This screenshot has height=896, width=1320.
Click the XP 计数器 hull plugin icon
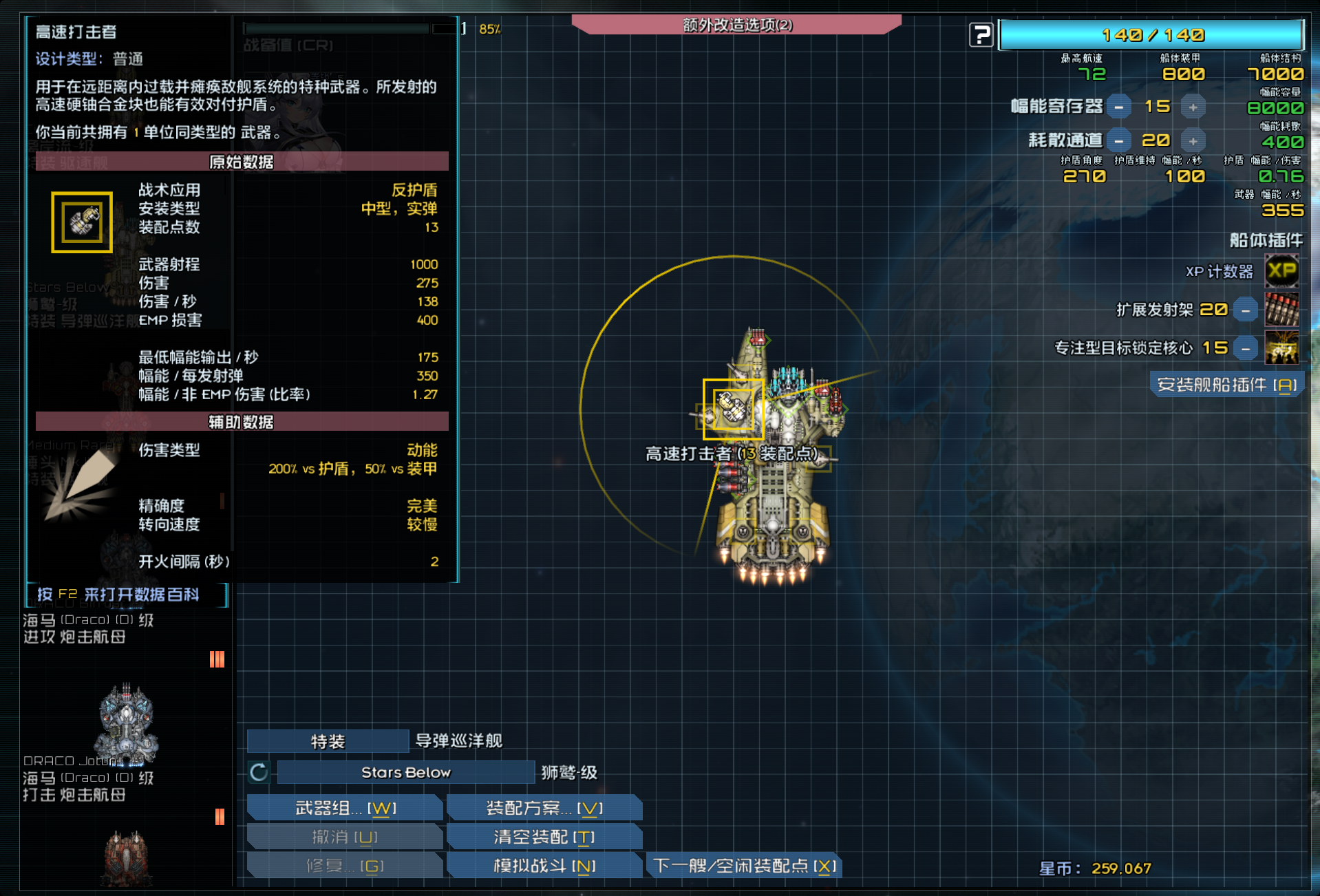coord(1283,272)
